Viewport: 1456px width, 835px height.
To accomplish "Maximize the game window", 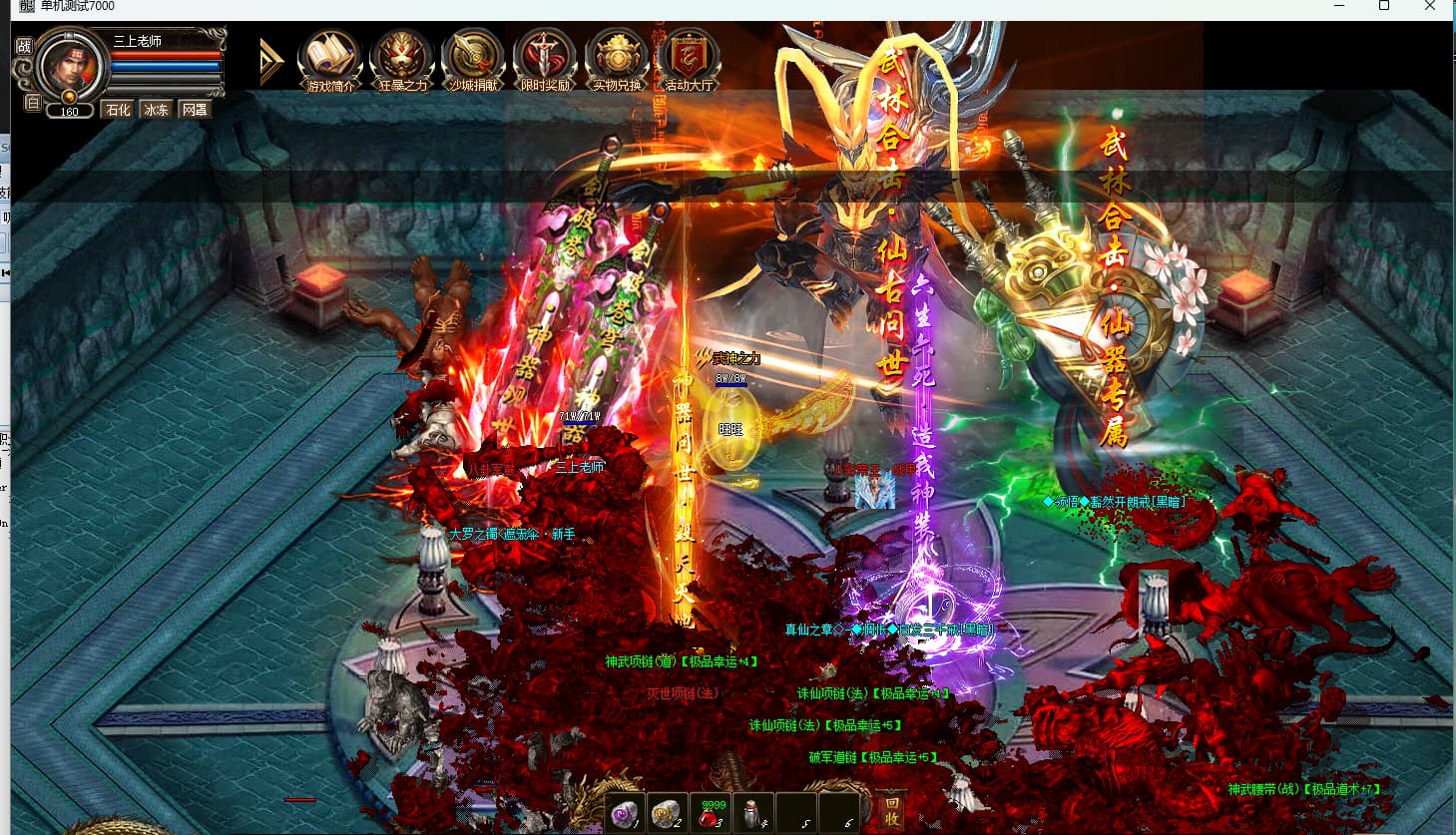I will (1384, 6).
